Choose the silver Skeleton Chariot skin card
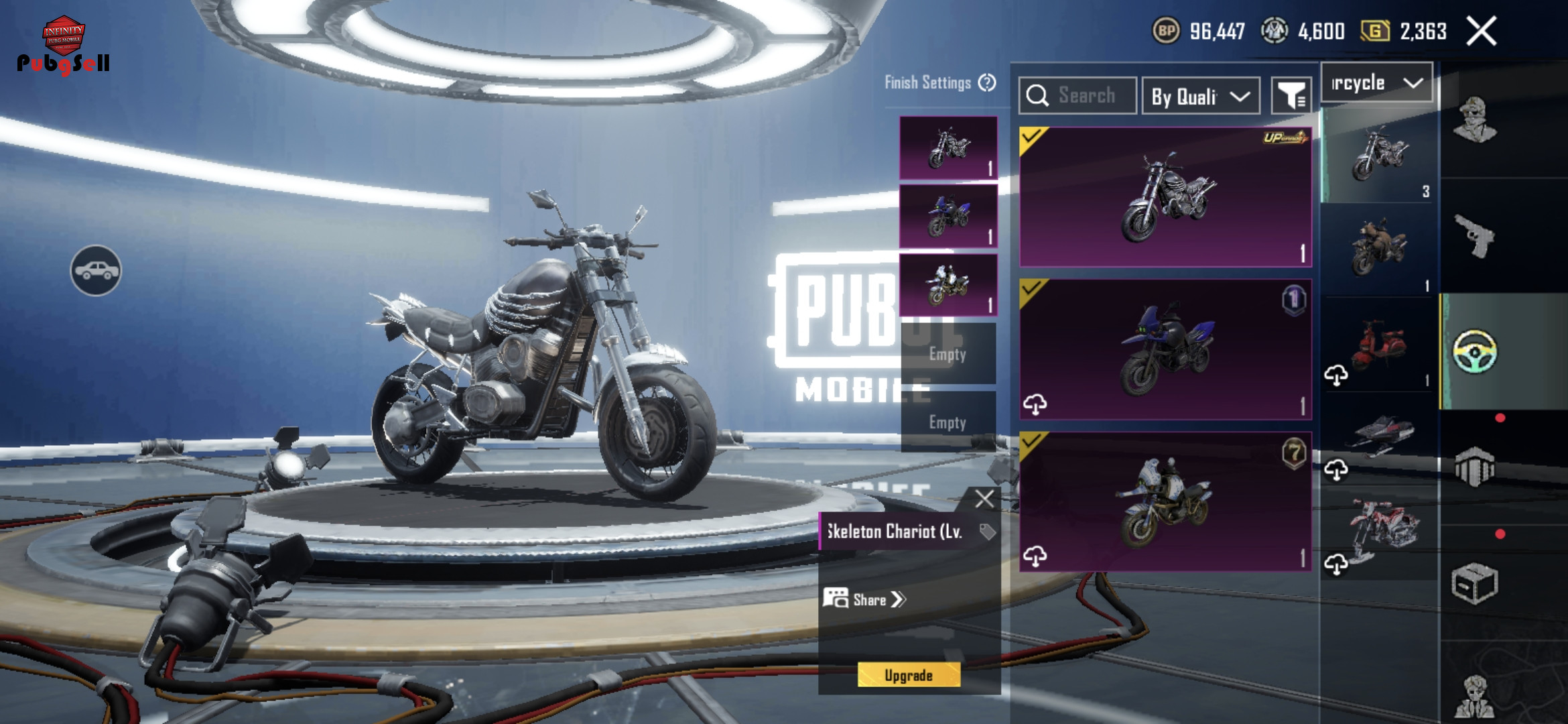This screenshot has width=1568, height=724. coord(1165,197)
